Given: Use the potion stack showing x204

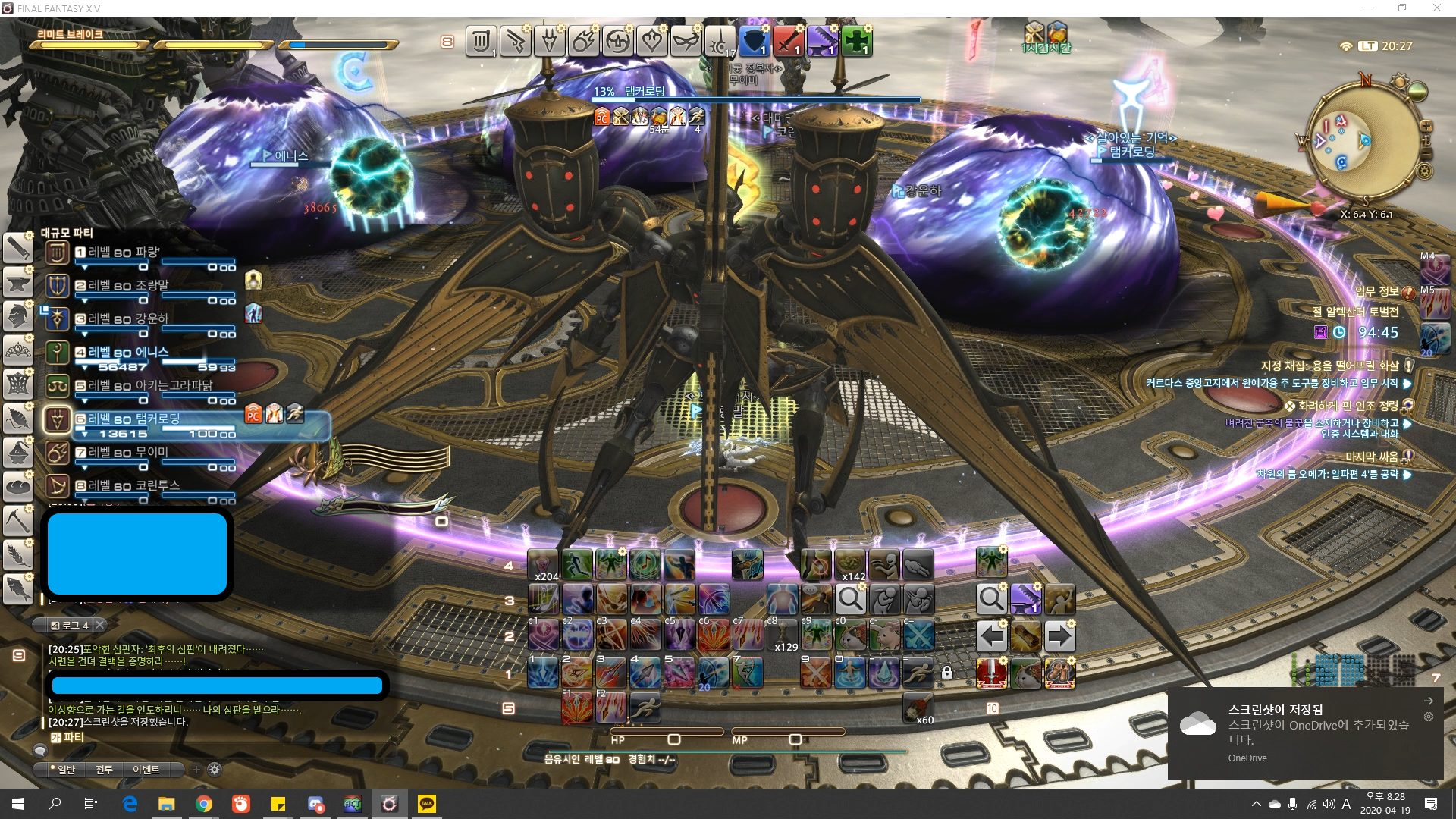Looking at the screenshot, I should coord(543,565).
